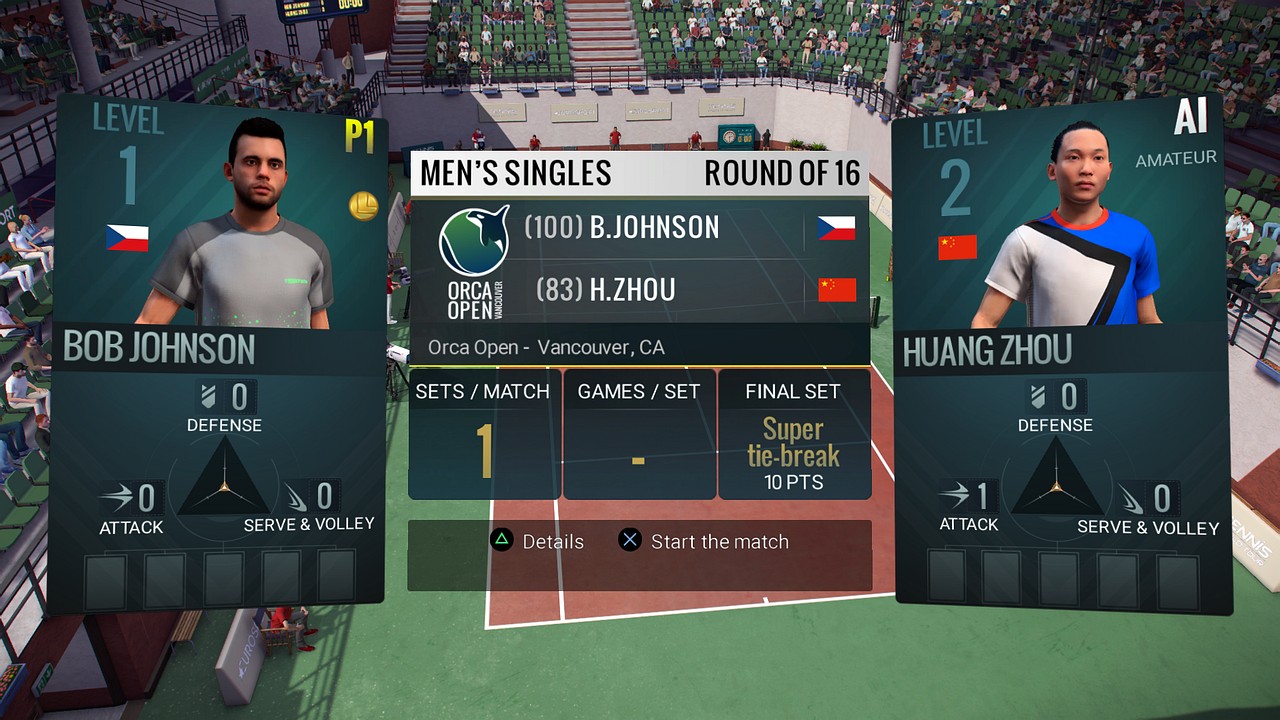Start the match
This screenshot has width=1280, height=720.
click(x=705, y=542)
